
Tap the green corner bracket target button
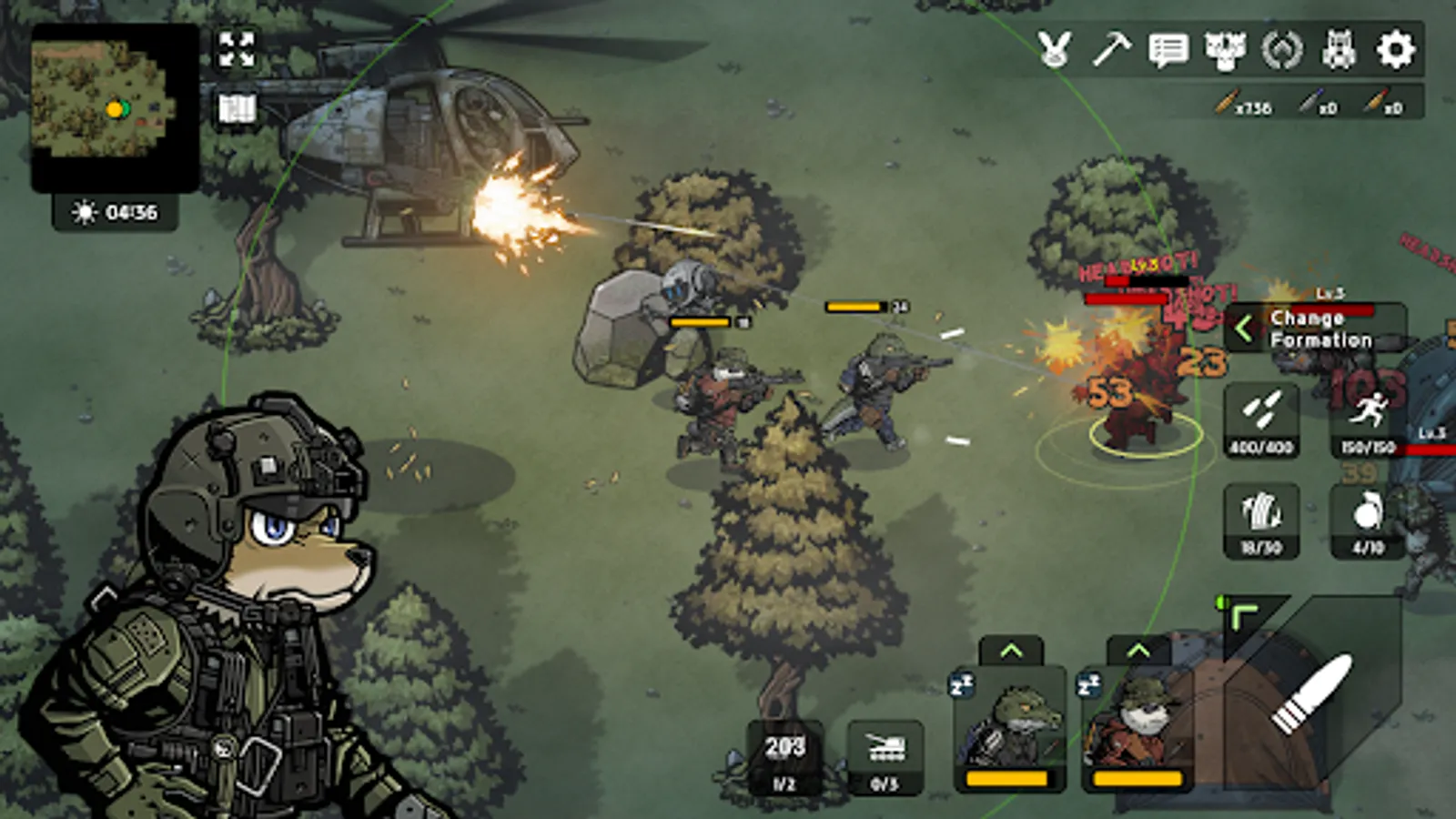point(1244,619)
